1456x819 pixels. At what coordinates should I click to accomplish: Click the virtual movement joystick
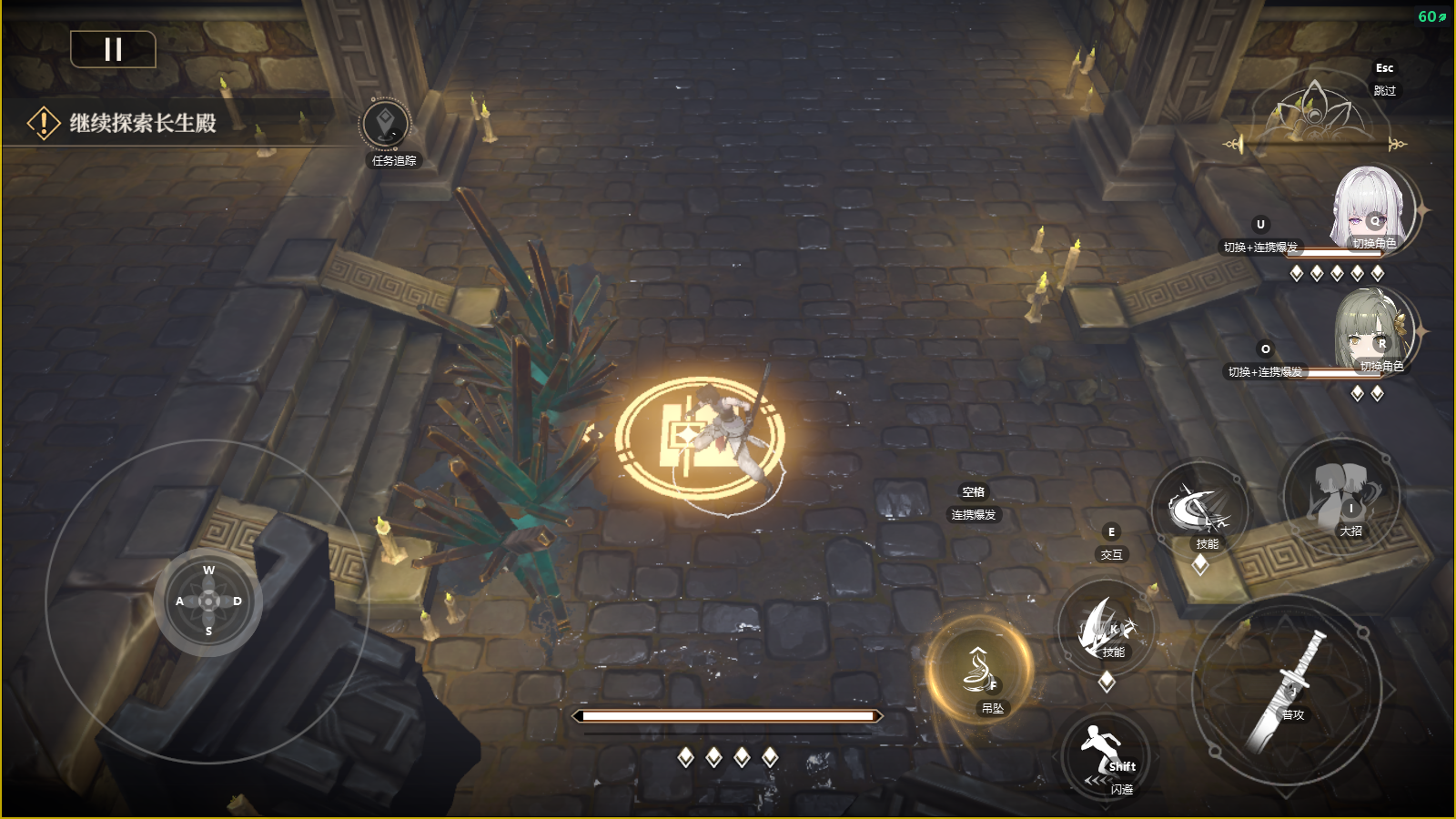[x=208, y=602]
